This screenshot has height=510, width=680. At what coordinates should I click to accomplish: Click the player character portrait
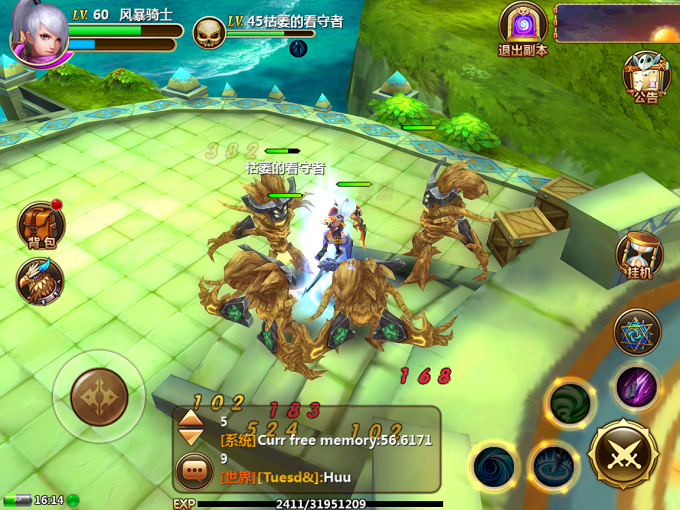pos(36,32)
